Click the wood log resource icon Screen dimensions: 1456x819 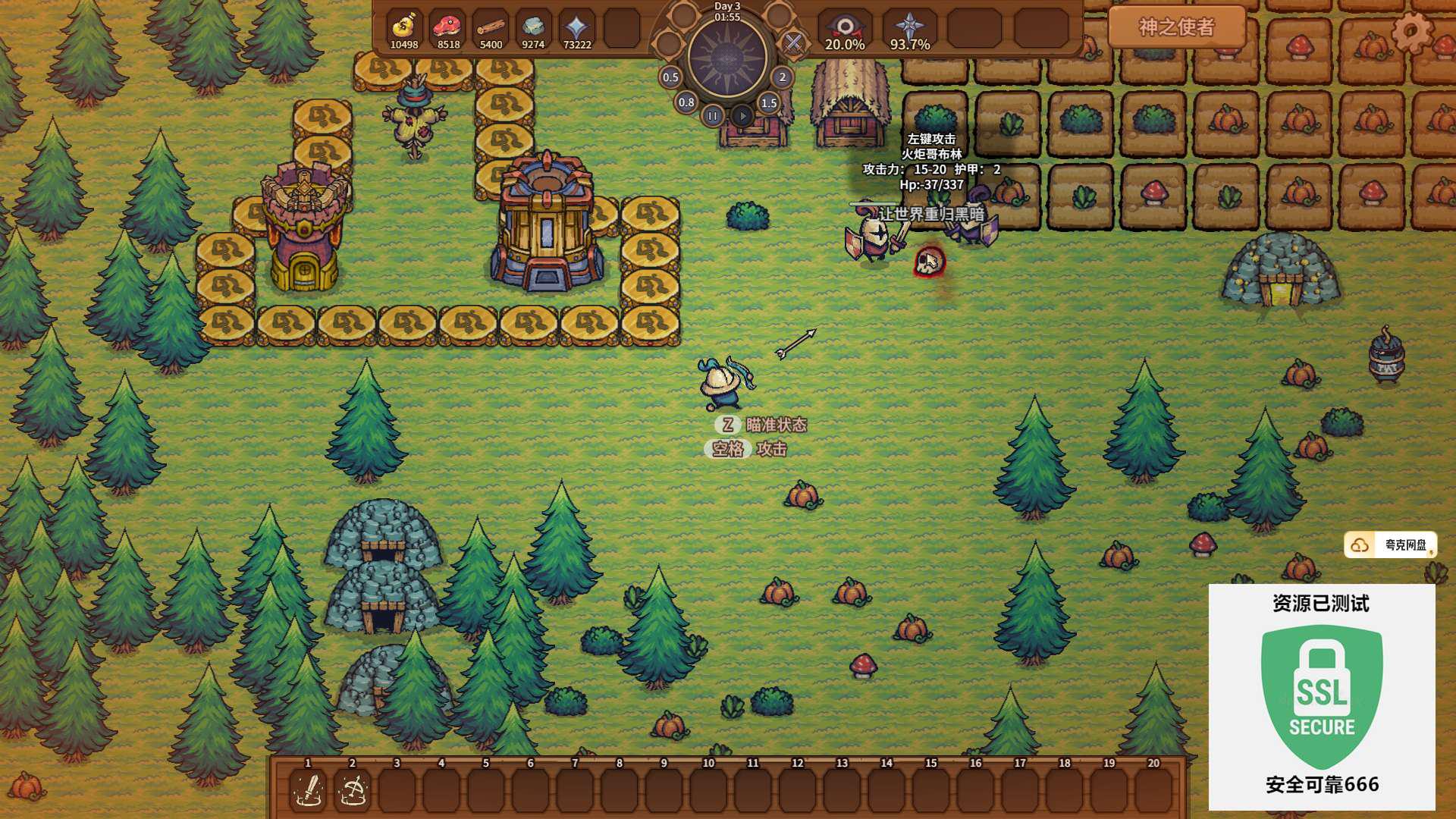[491, 27]
